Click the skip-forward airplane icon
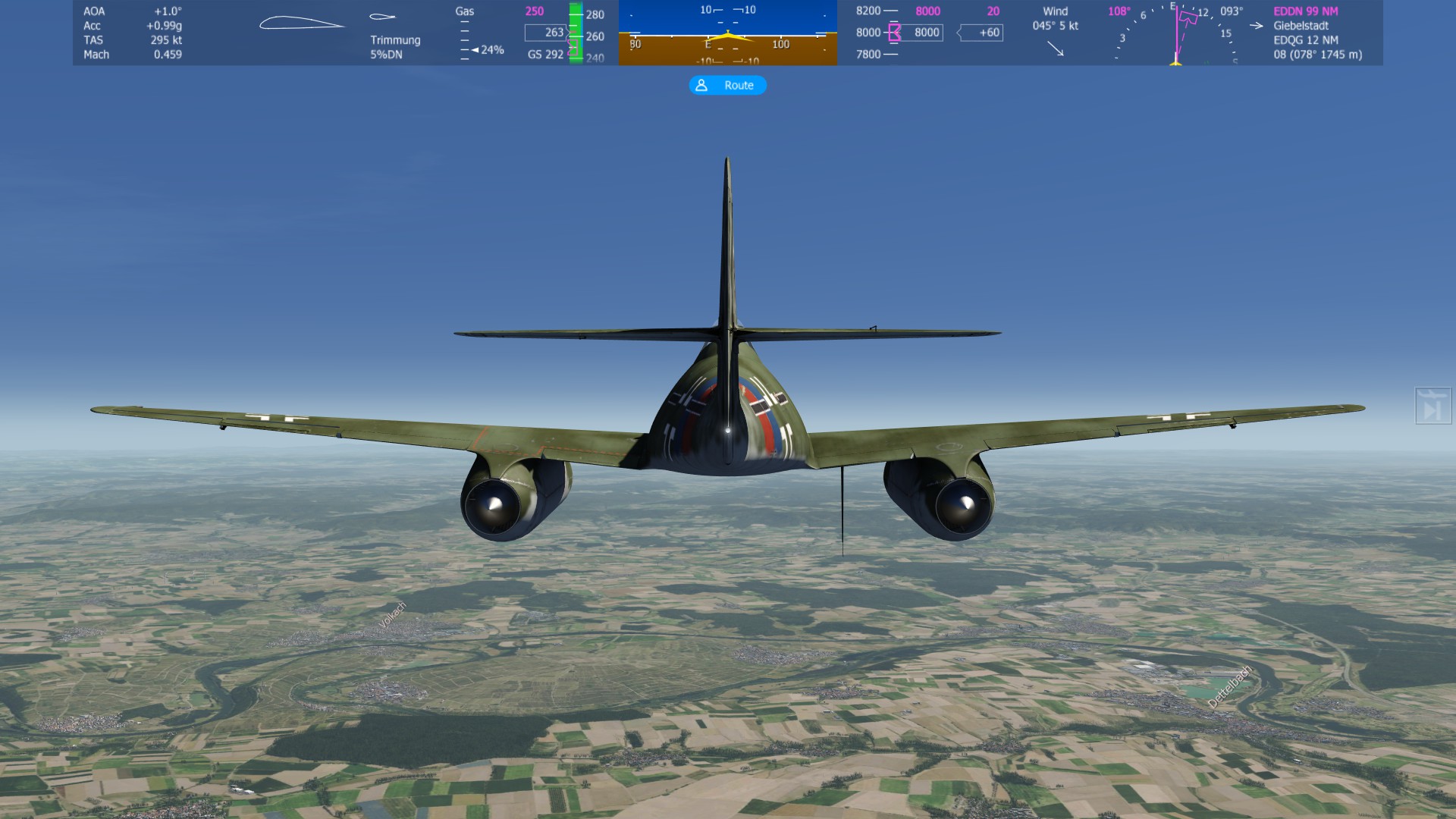The width and height of the screenshot is (1456, 819). pyautogui.click(x=1432, y=406)
